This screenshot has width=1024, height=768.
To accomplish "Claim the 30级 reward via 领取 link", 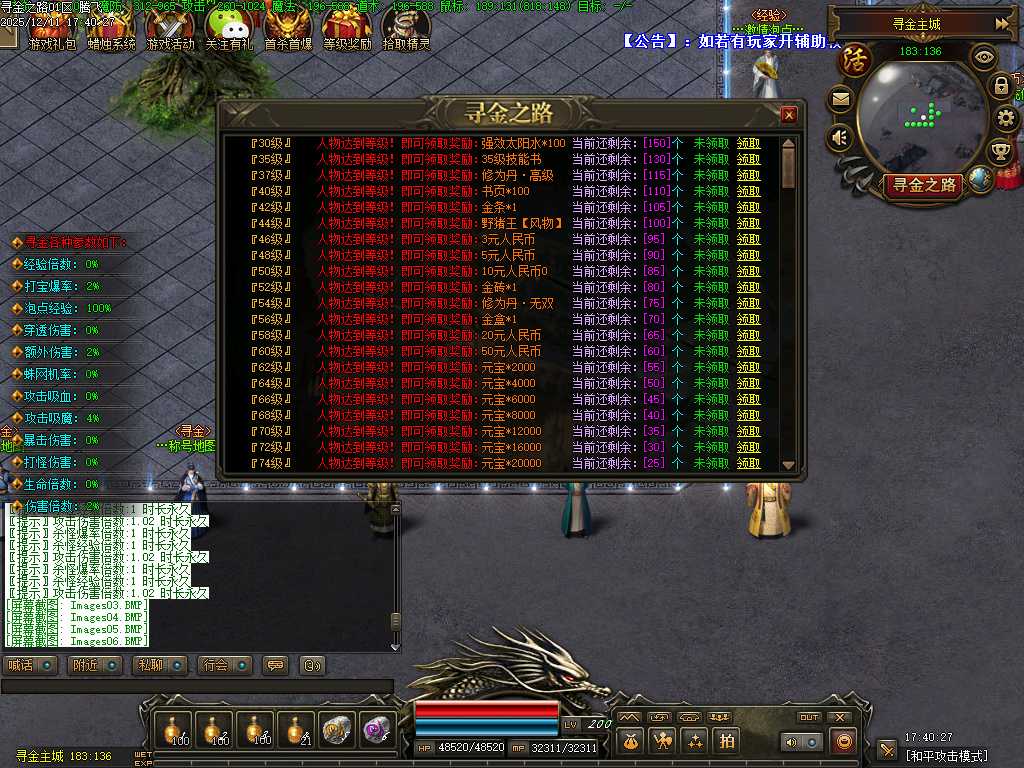I will (x=748, y=143).
